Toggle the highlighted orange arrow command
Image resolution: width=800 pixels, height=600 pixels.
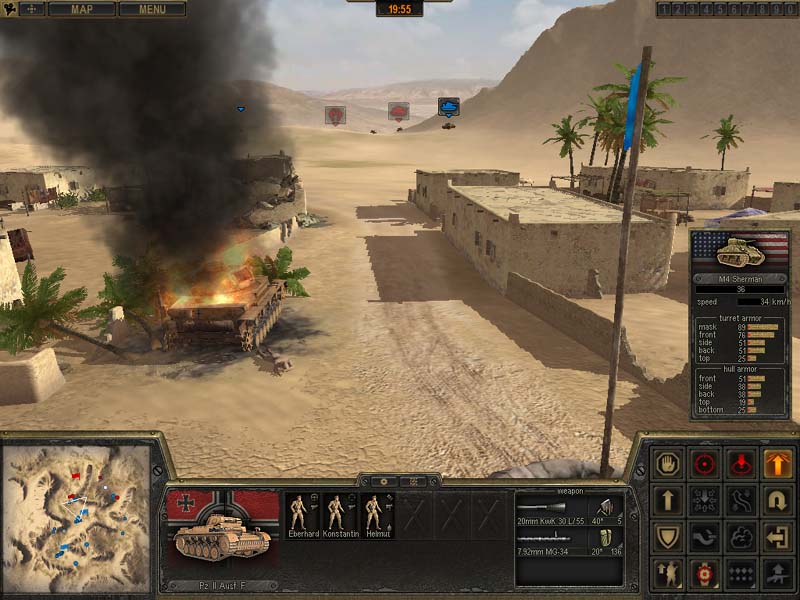pos(777,464)
